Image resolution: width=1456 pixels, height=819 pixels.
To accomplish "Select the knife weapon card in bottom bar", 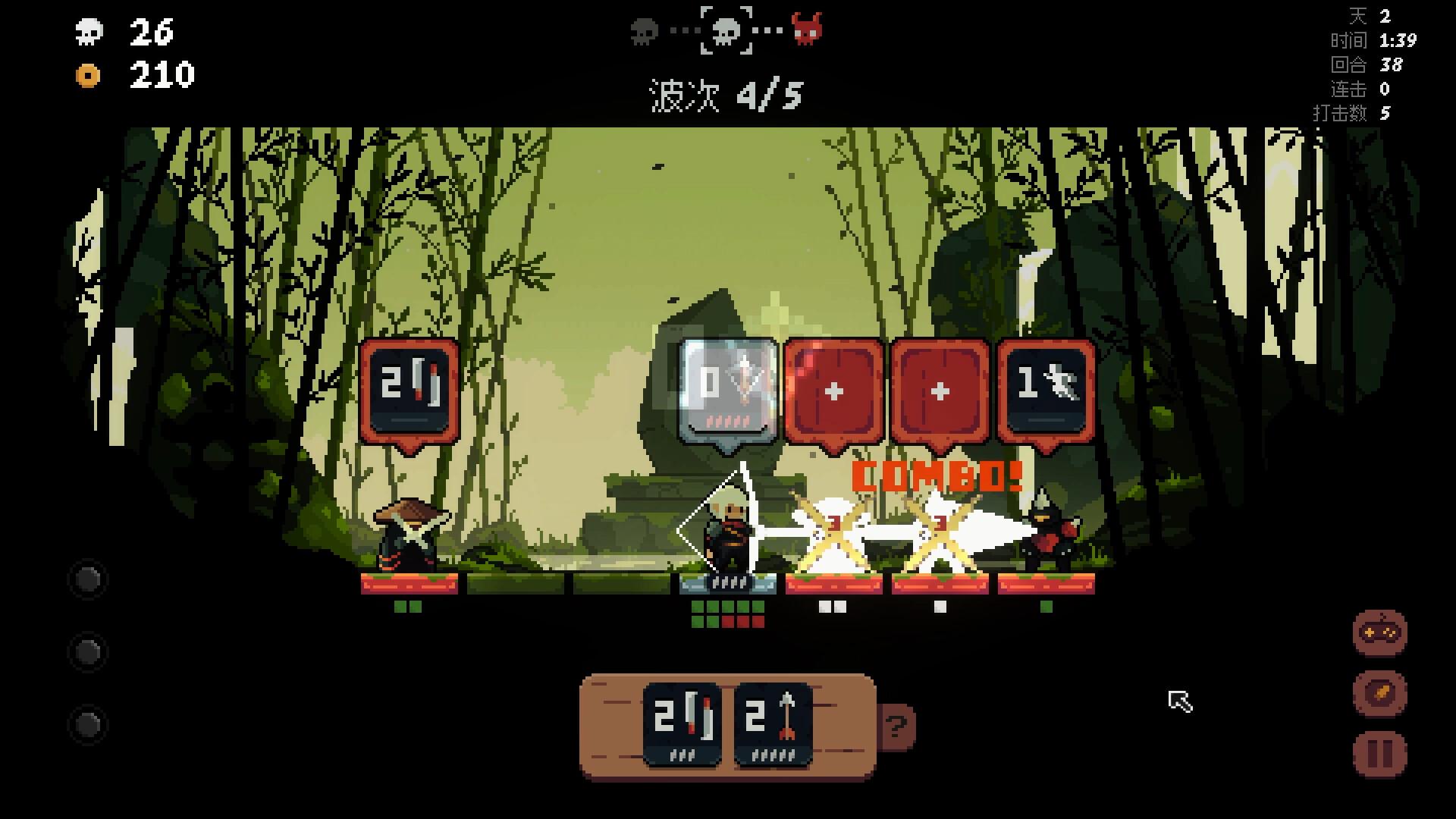I will pos(682,724).
